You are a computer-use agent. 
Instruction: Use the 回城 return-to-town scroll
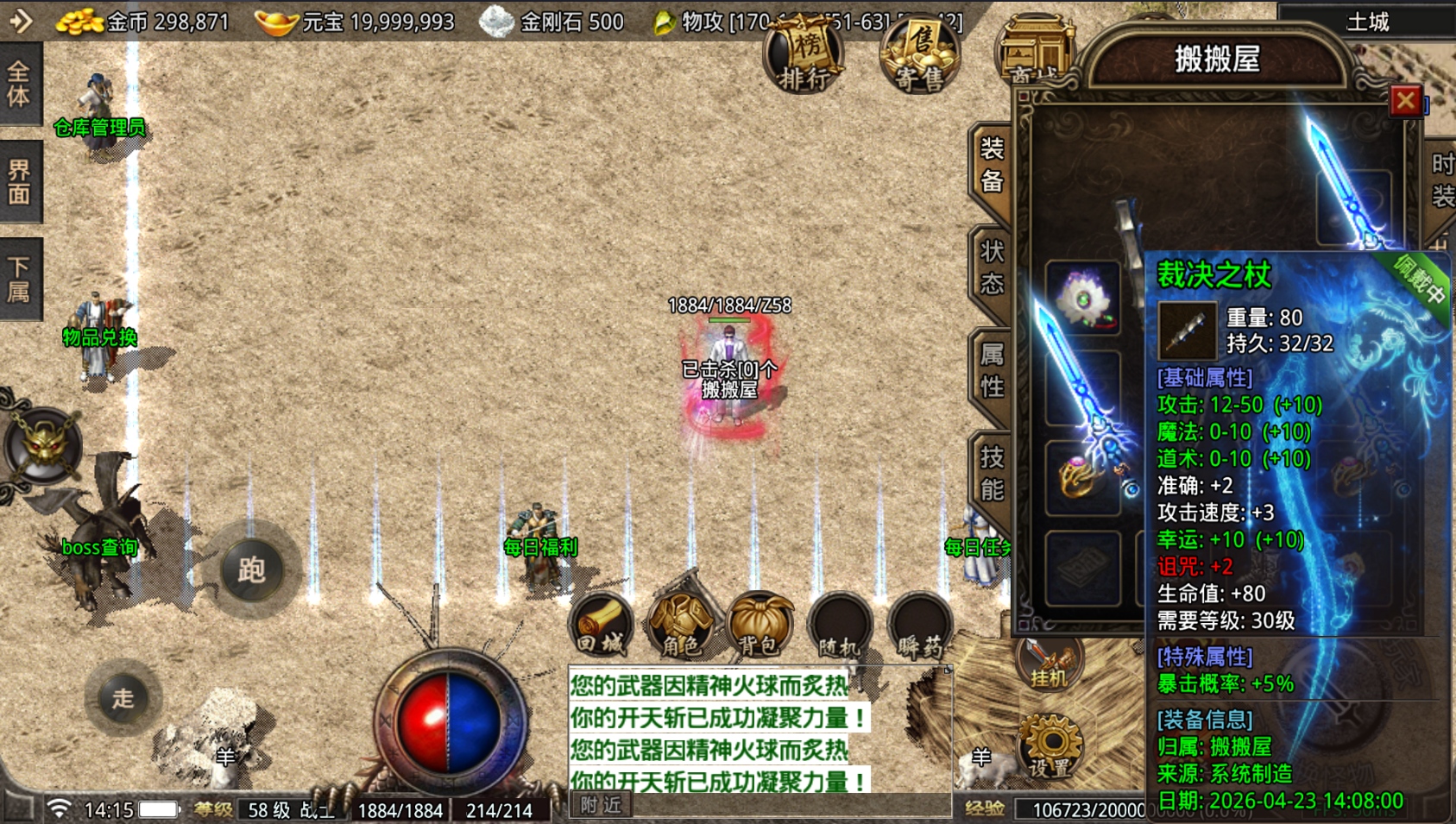(x=602, y=625)
